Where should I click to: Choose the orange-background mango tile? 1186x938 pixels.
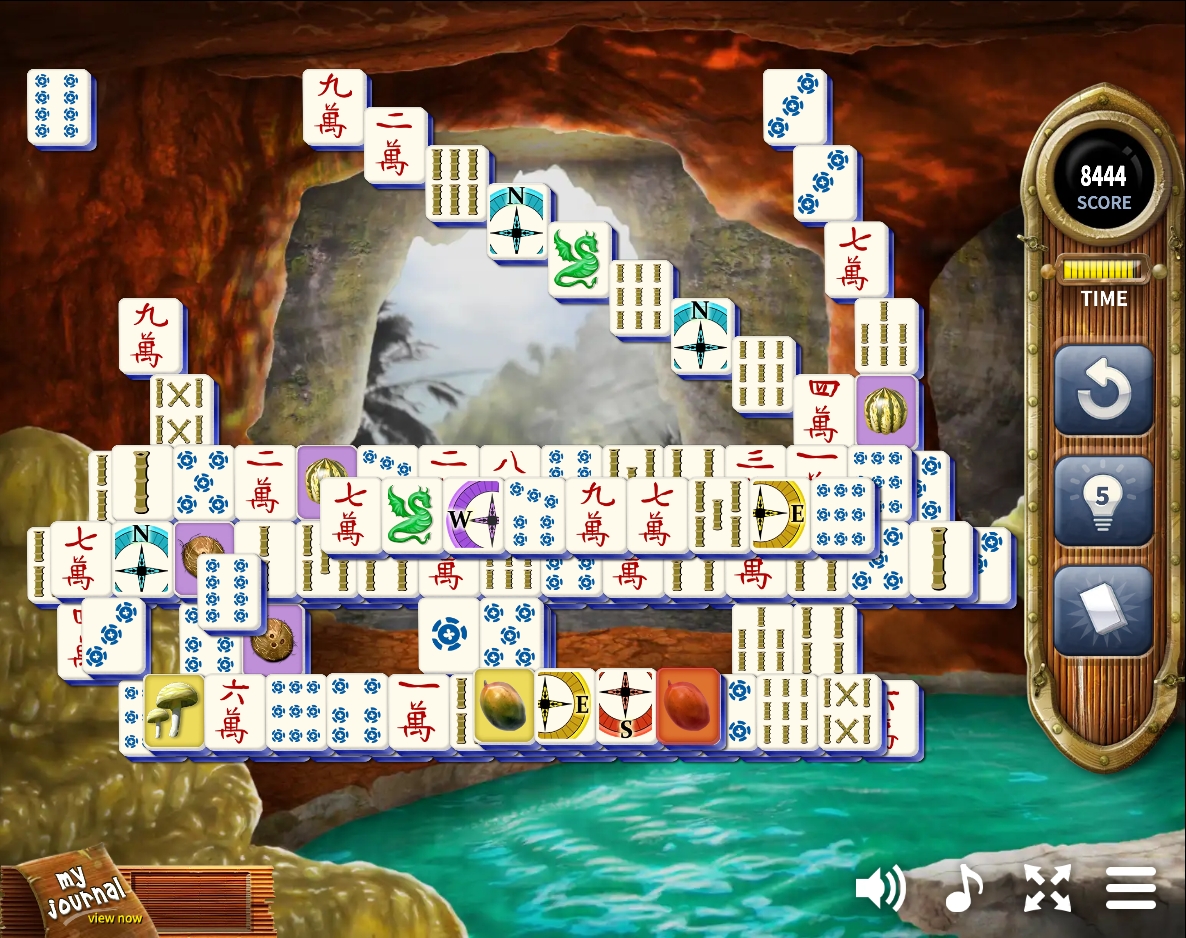(688, 706)
